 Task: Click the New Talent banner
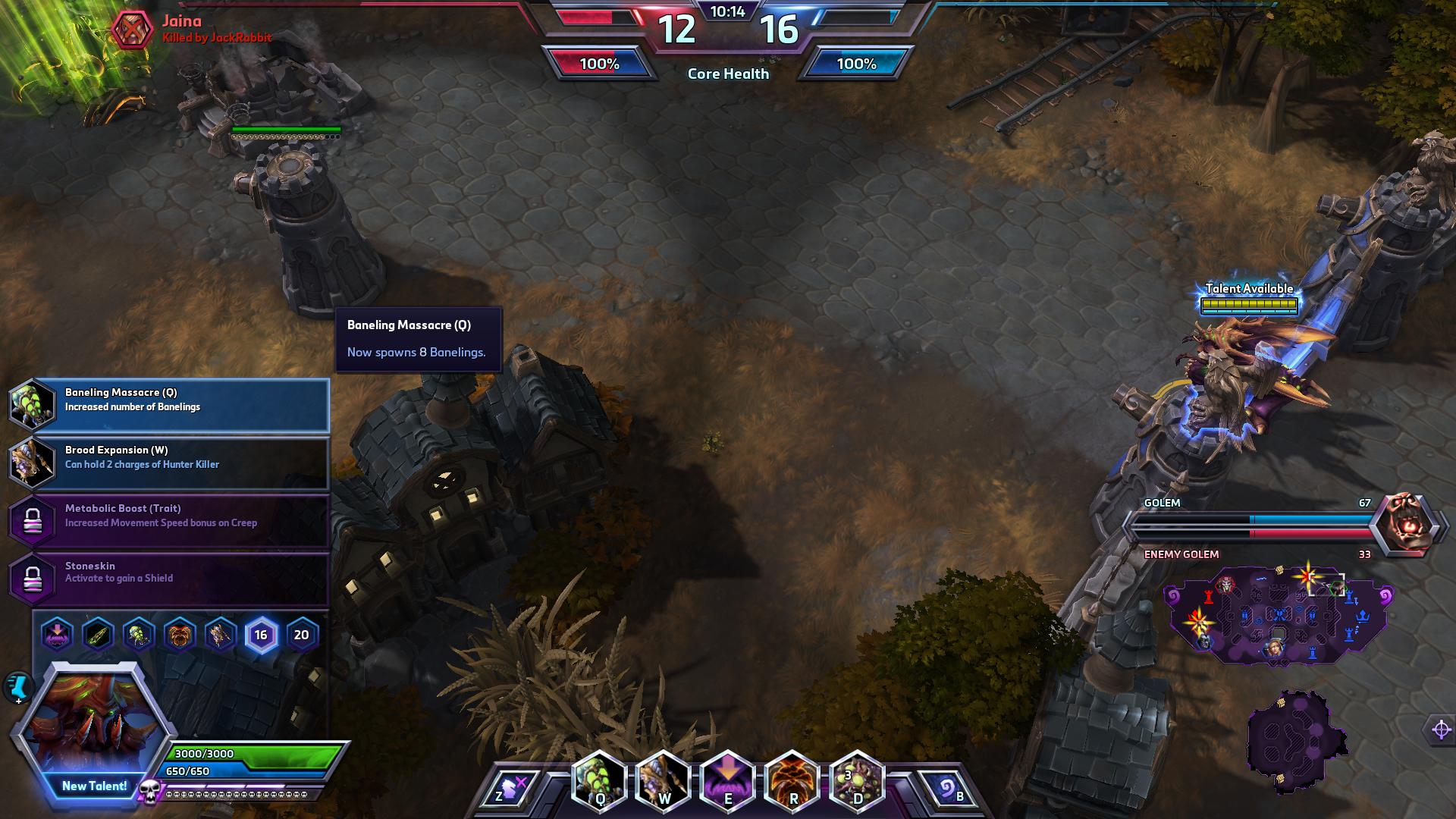[94, 786]
